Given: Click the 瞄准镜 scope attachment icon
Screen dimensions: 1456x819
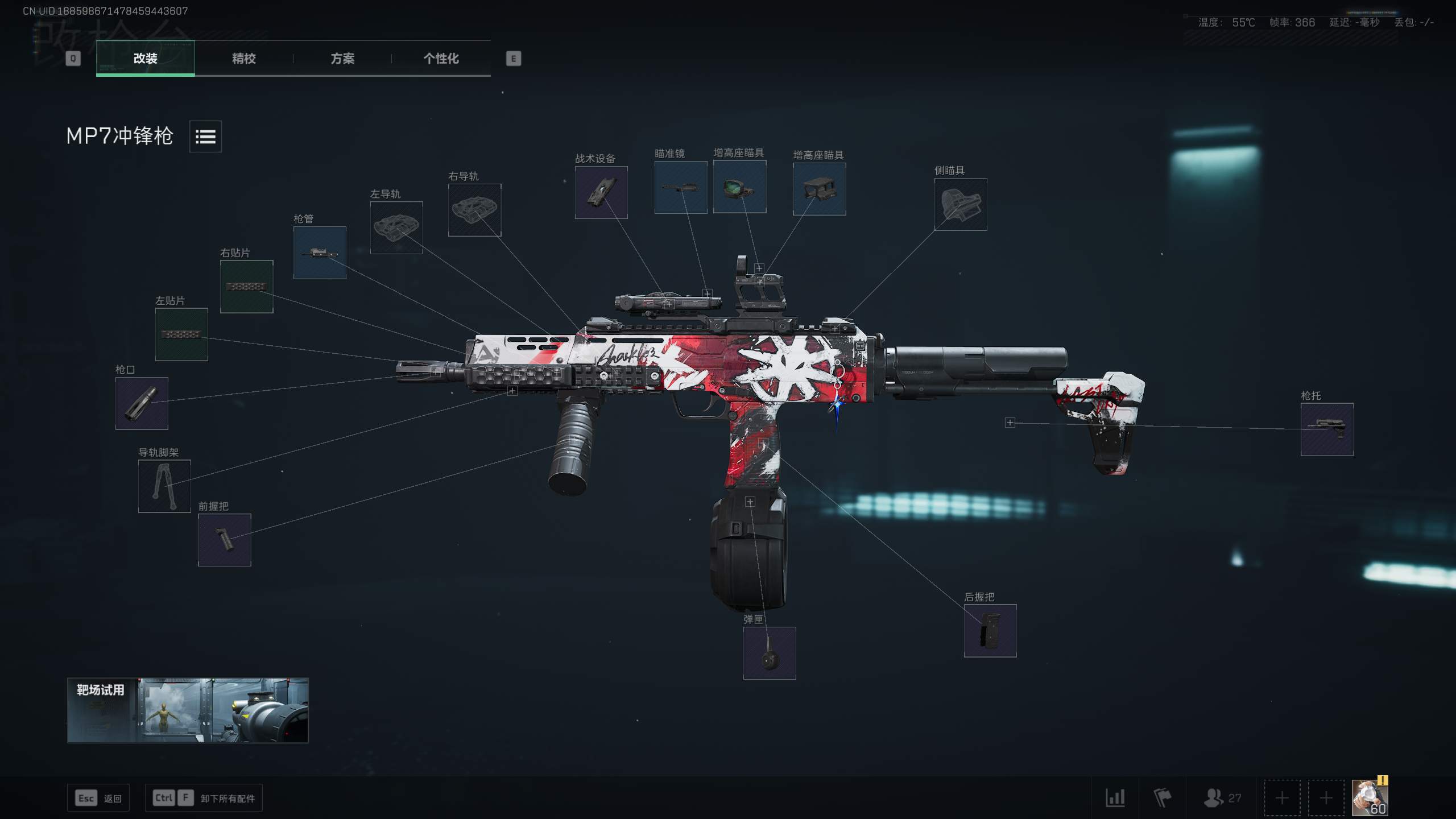Looking at the screenshot, I should tap(680, 188).
